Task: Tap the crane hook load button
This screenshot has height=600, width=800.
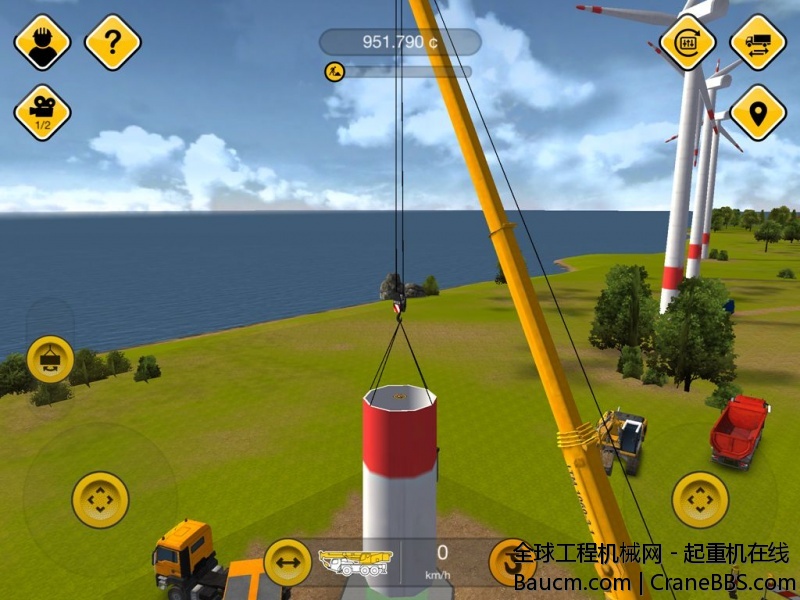Action: pos(50,359)
